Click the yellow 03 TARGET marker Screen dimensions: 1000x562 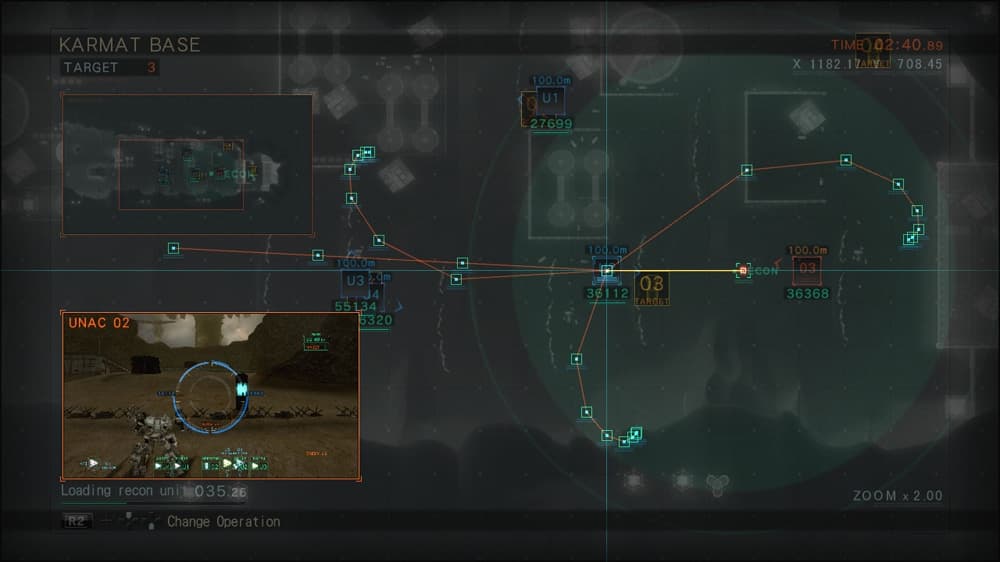pyautogui.click(x=651, y=287)
